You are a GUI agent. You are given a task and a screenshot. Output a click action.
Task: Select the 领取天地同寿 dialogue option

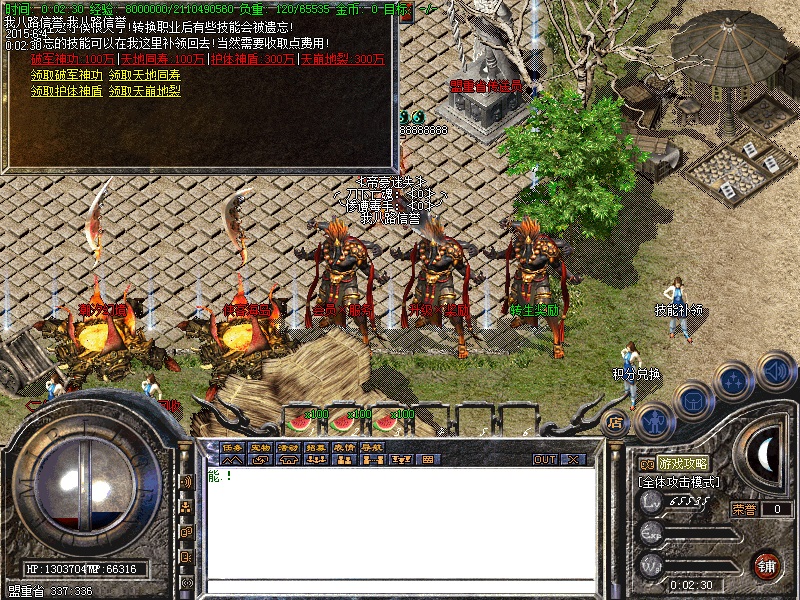[x=144, y=75]
